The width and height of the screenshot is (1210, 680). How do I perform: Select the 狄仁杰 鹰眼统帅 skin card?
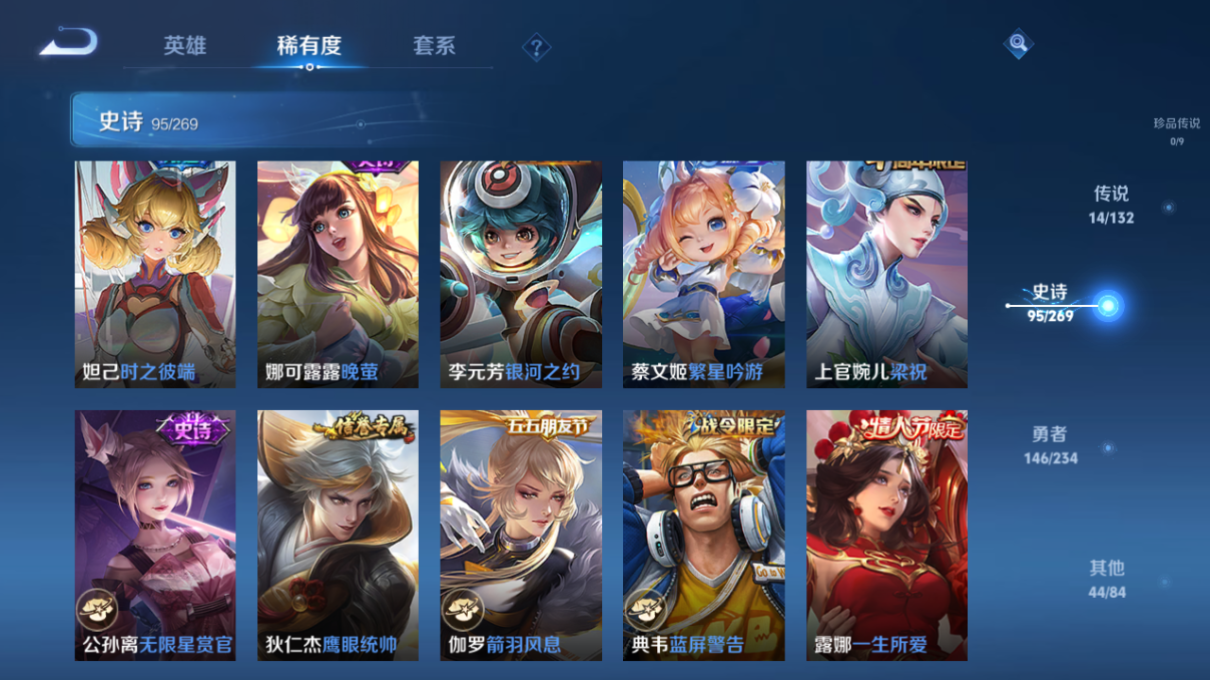point(338,535)
